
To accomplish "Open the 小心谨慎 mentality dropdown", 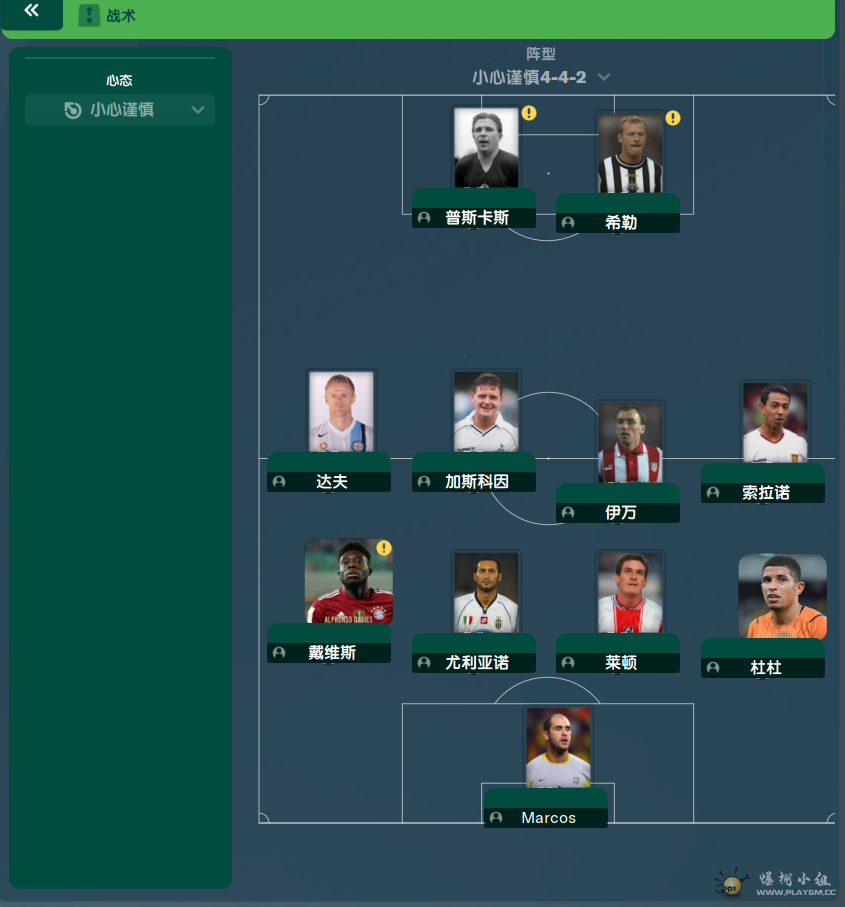I will (120, 110).
